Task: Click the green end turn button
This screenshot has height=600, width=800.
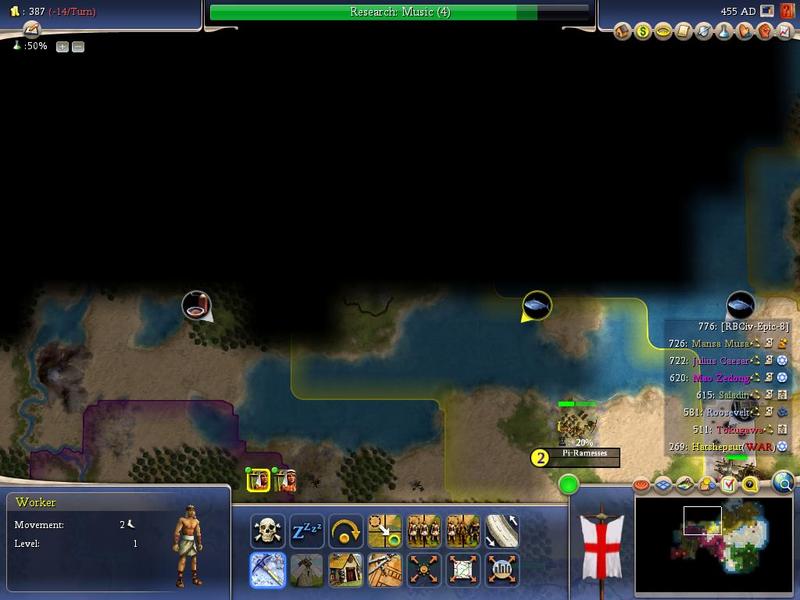Action: (569, 485)
